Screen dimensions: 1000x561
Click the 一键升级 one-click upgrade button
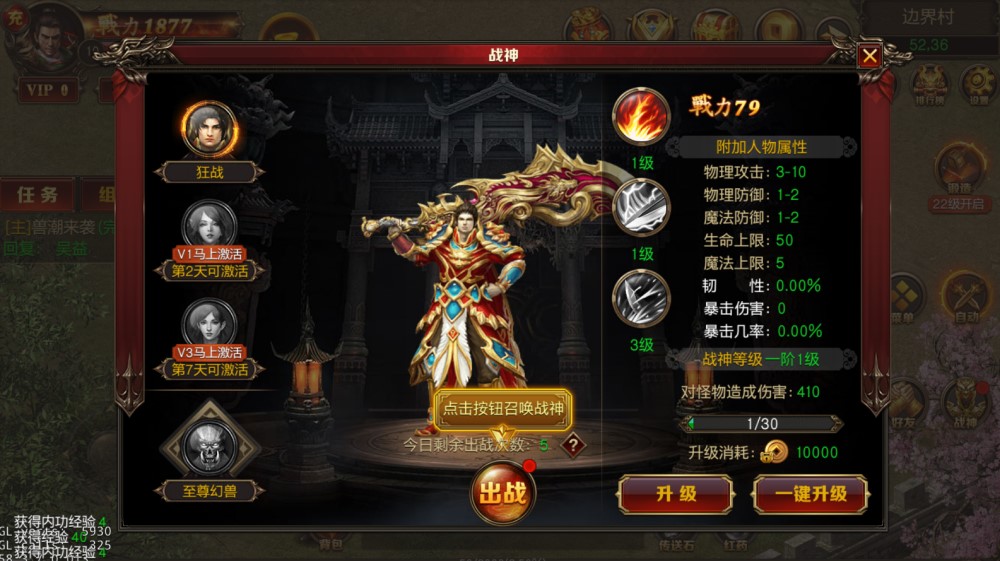pos(810,494)
